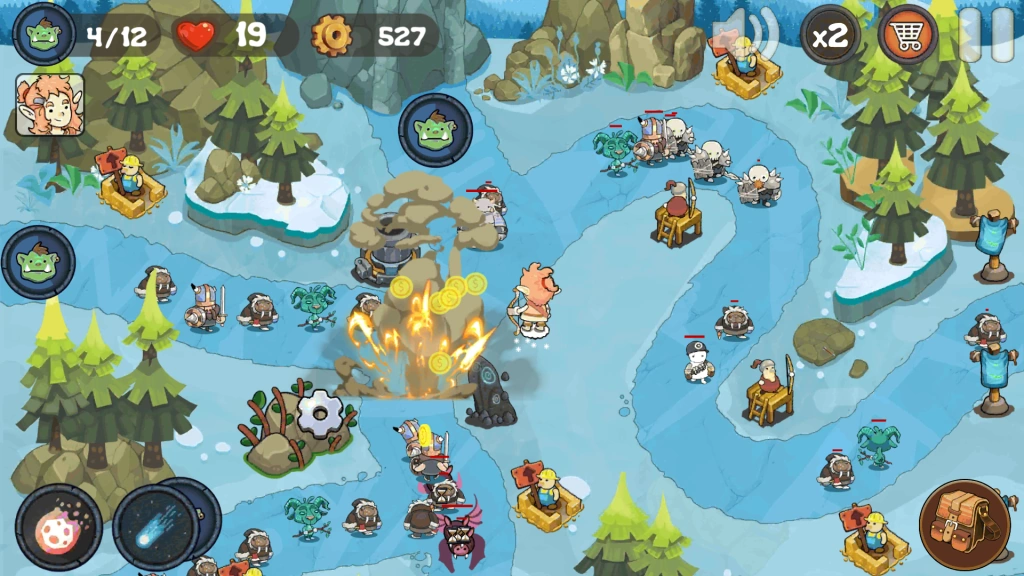Pause the game
Image resolution: width=1024 pixels, height=576 pixels.
tap(983, 36)
